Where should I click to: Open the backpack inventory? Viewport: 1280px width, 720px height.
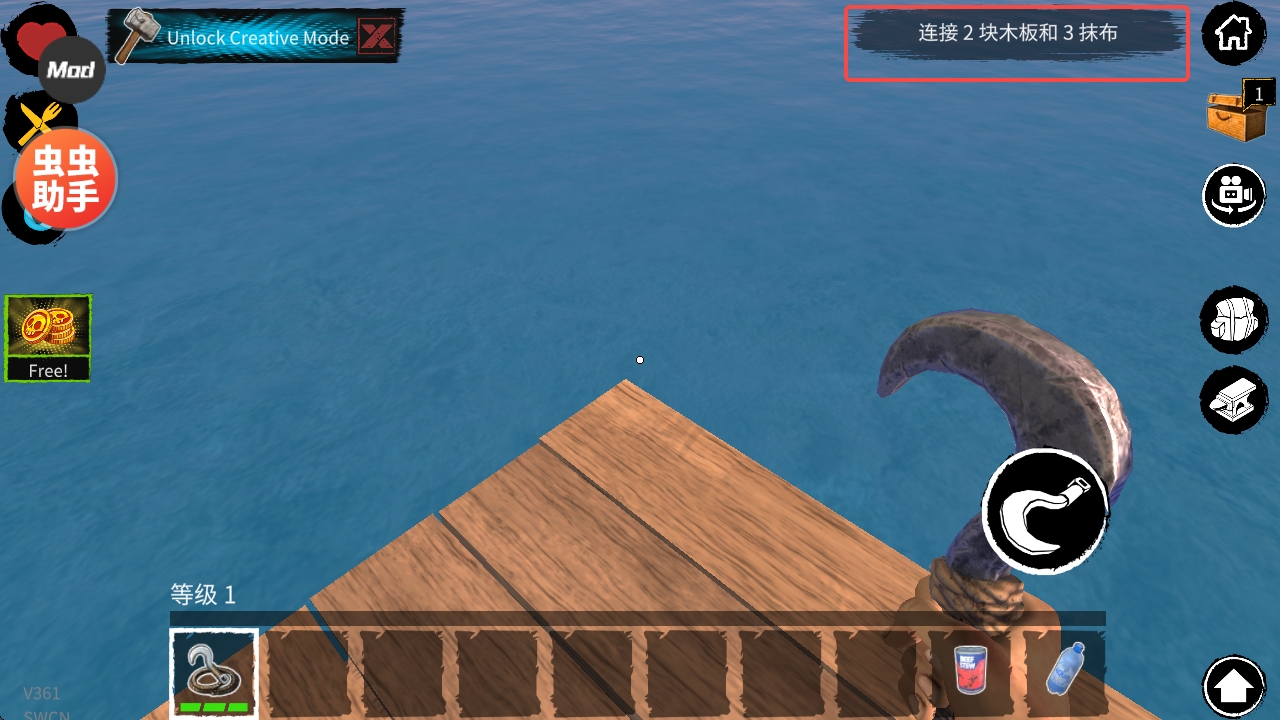[x=1233, y=319]
